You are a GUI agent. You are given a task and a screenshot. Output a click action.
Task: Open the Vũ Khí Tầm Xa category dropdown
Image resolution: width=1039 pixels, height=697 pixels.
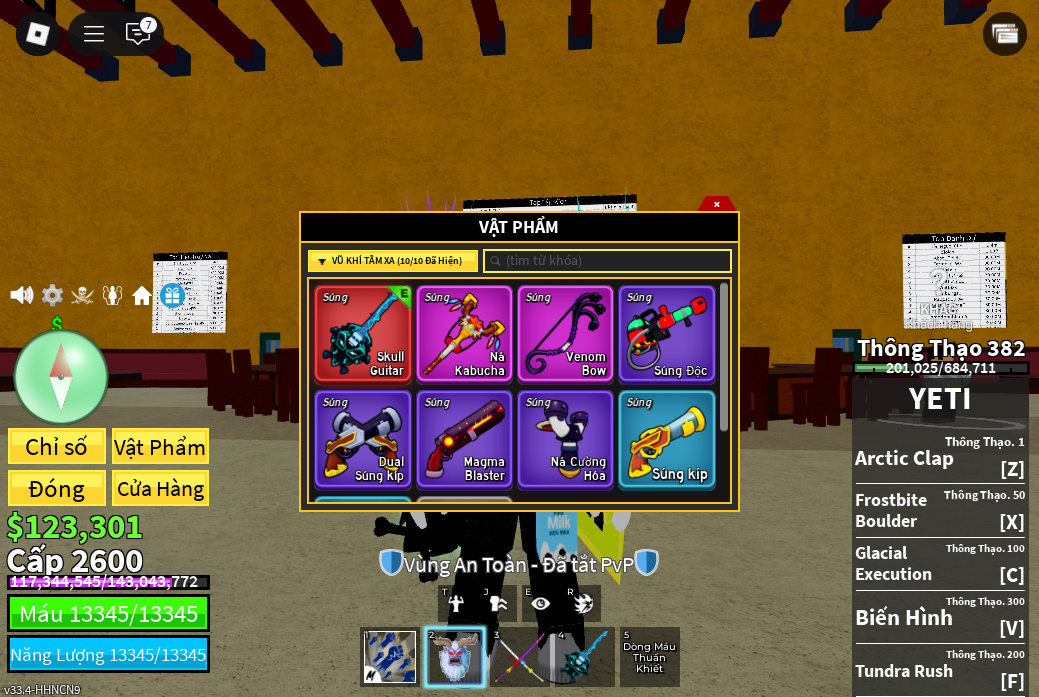392,261
